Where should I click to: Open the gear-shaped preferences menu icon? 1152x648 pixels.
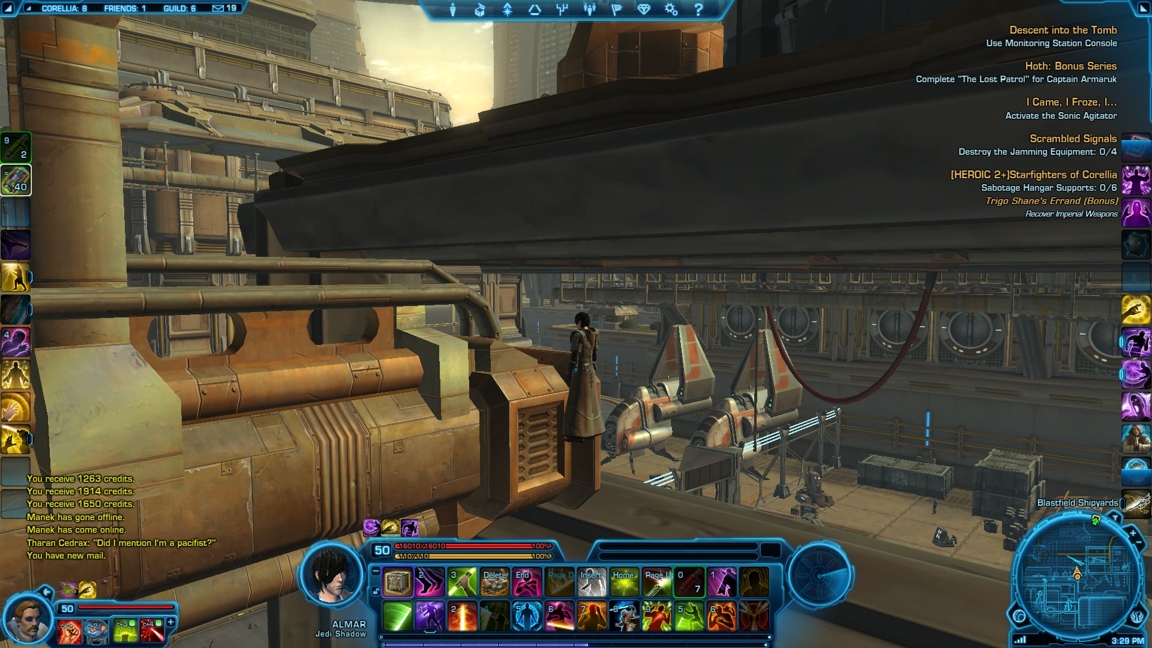pyautogui.click(x=671, y=10)
